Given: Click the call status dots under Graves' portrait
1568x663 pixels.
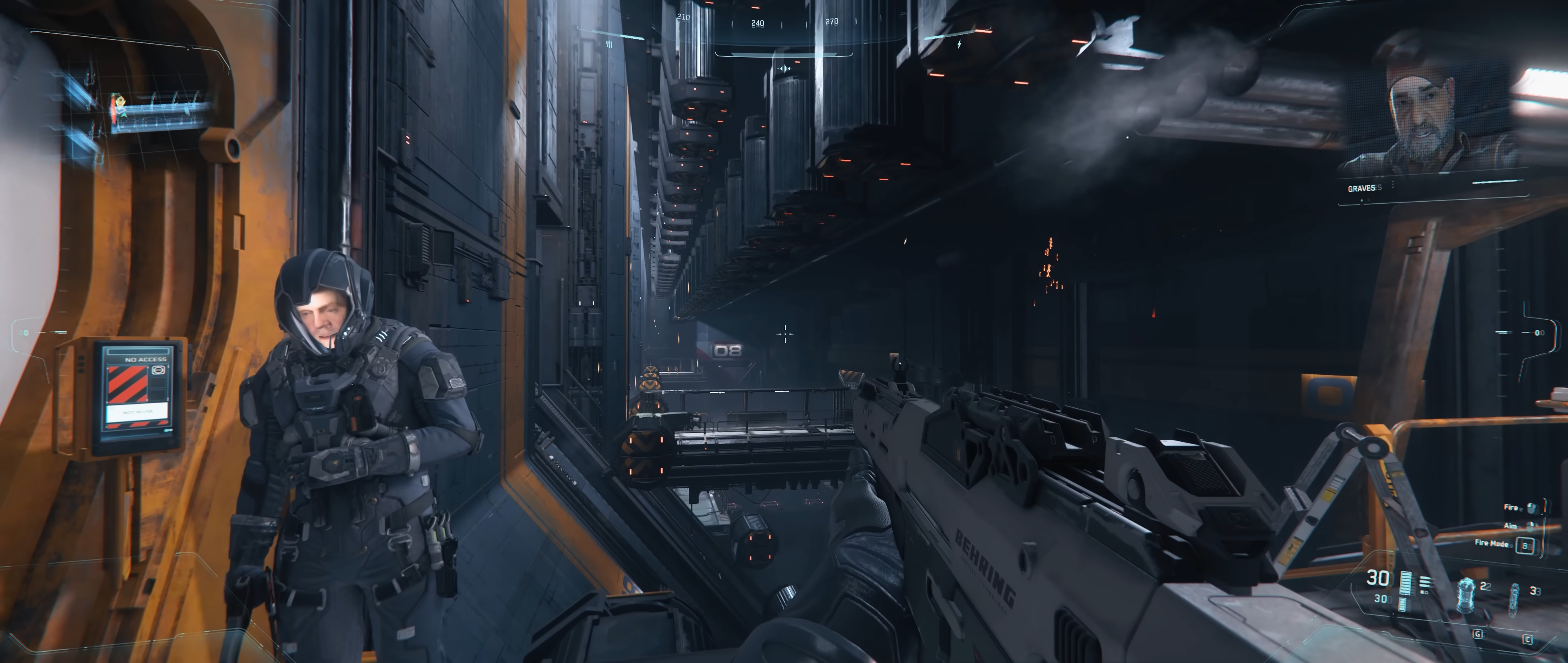Looking at the screenshot, I should click(1365, 200).
